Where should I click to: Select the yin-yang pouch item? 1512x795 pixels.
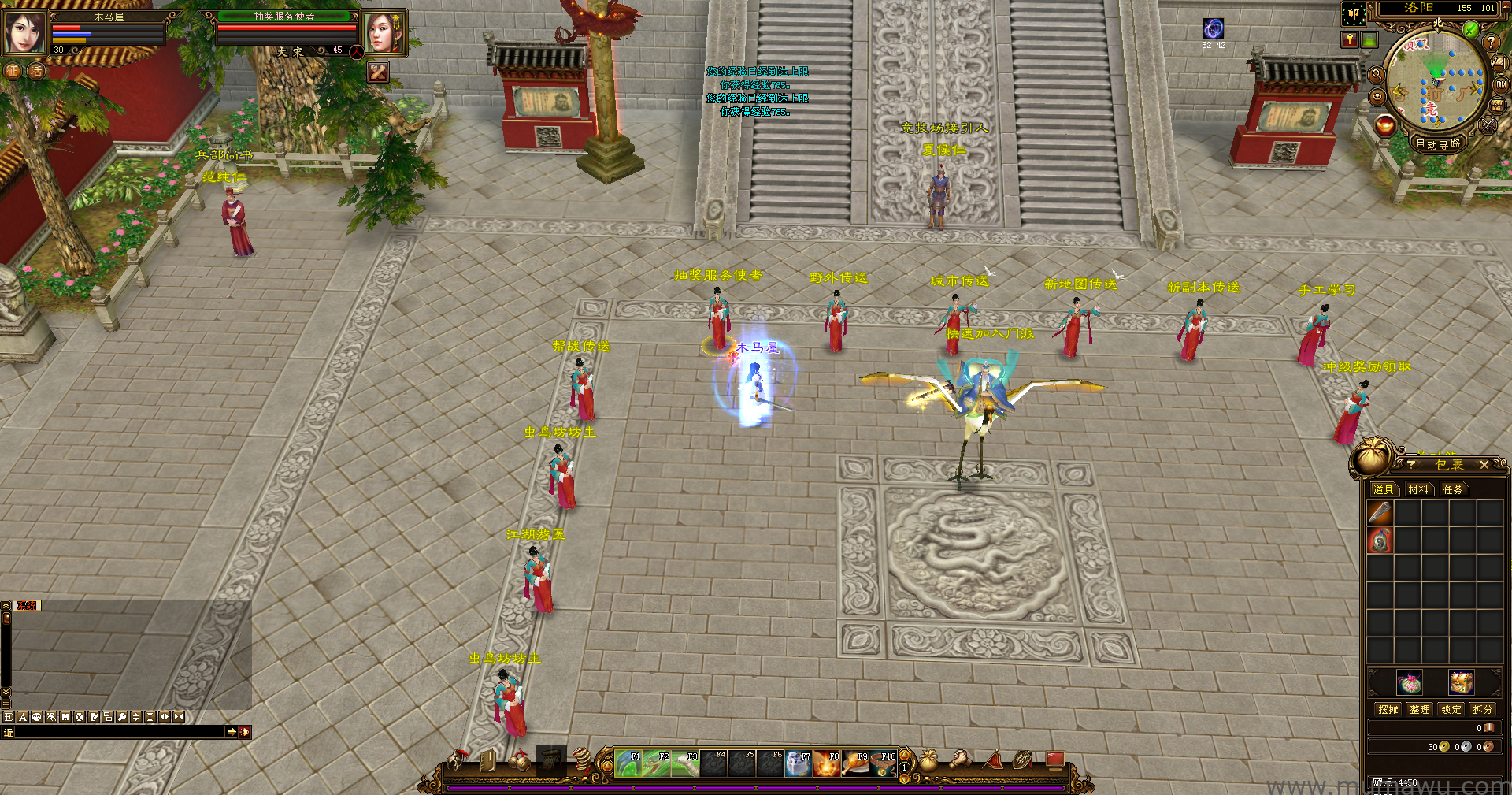(1380, 541)
